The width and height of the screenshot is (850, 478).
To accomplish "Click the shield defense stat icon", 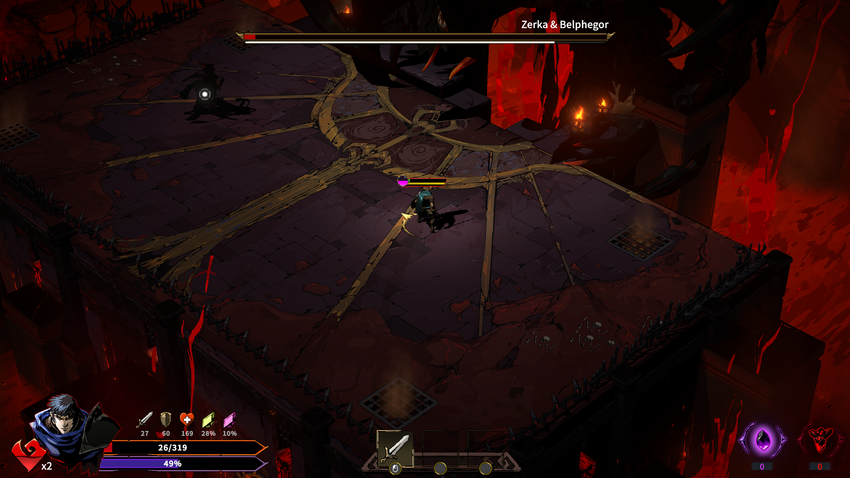I will (165, 419).
